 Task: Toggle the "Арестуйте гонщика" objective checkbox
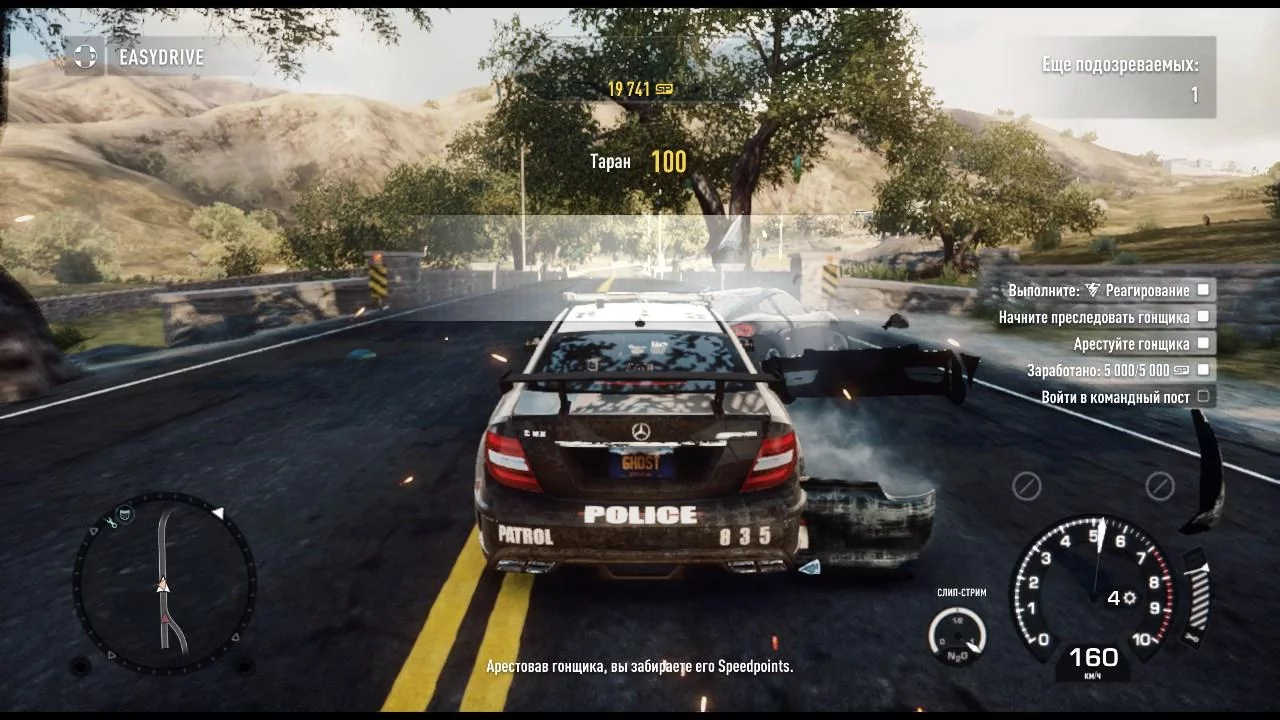(x=1203, y=343)
